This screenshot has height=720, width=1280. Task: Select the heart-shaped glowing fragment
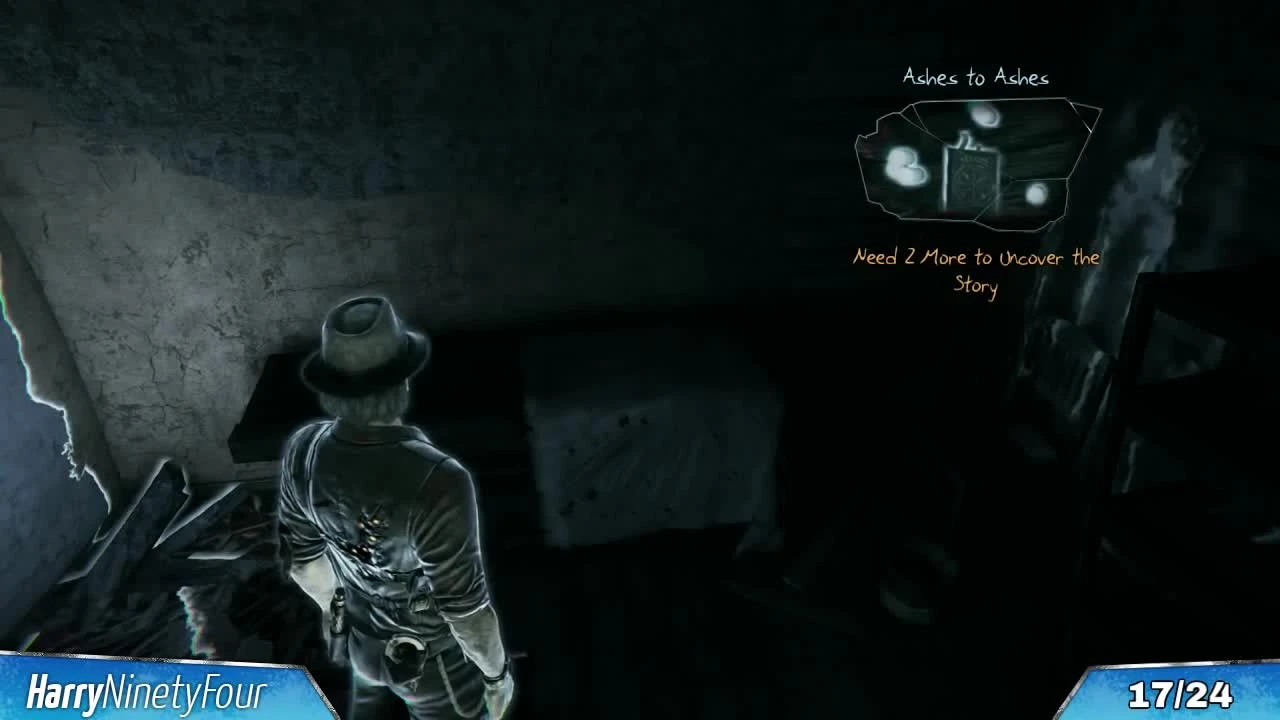click(905, 168)
